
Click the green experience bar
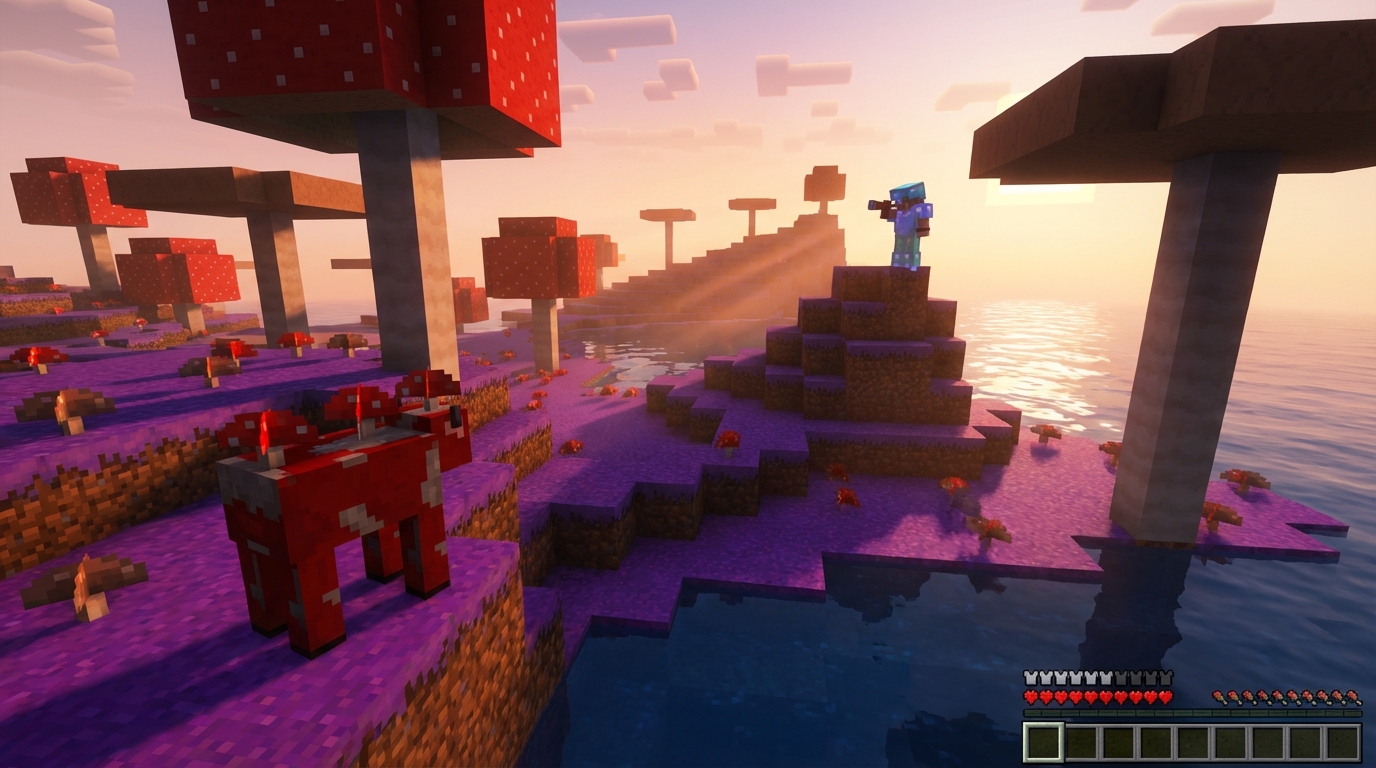(x=1190, y=712)
